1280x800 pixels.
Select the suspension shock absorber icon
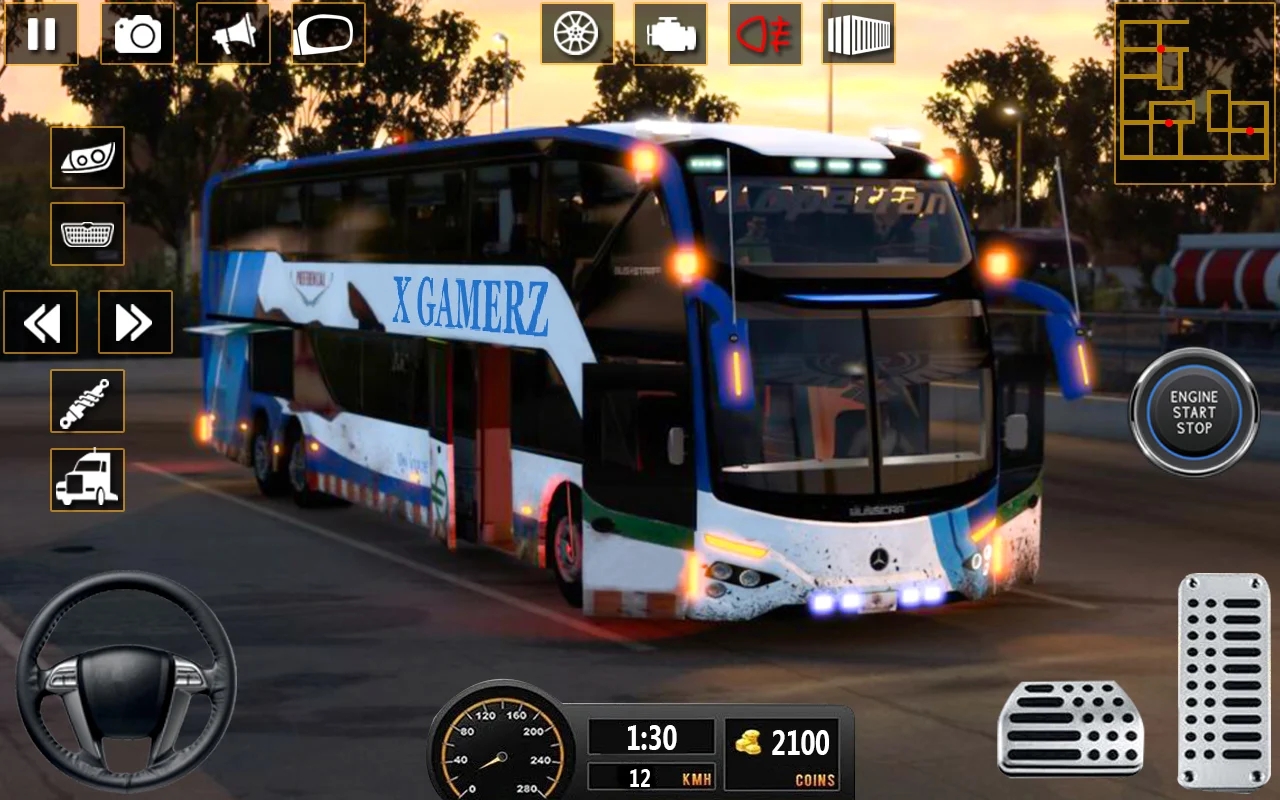pyautogui.click(x=87, y=401)
